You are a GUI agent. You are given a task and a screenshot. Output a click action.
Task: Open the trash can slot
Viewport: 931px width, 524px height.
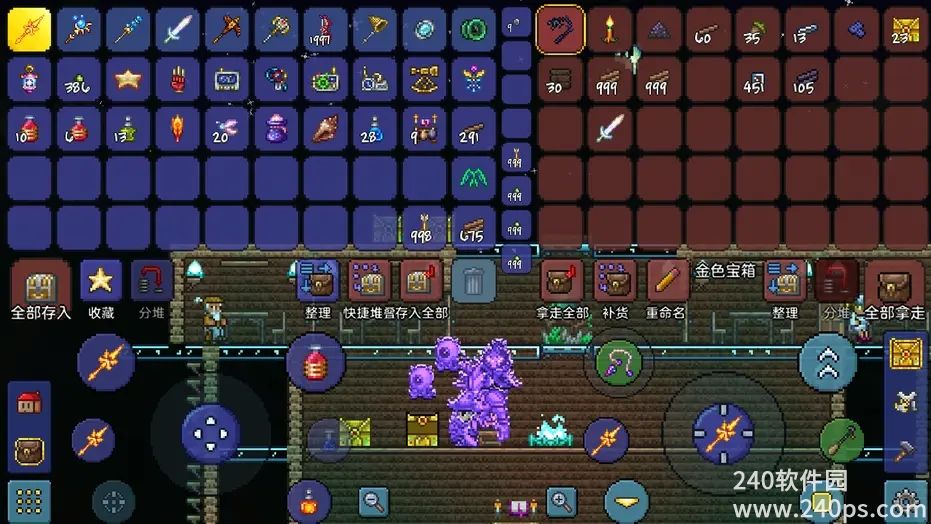[473, 282]
